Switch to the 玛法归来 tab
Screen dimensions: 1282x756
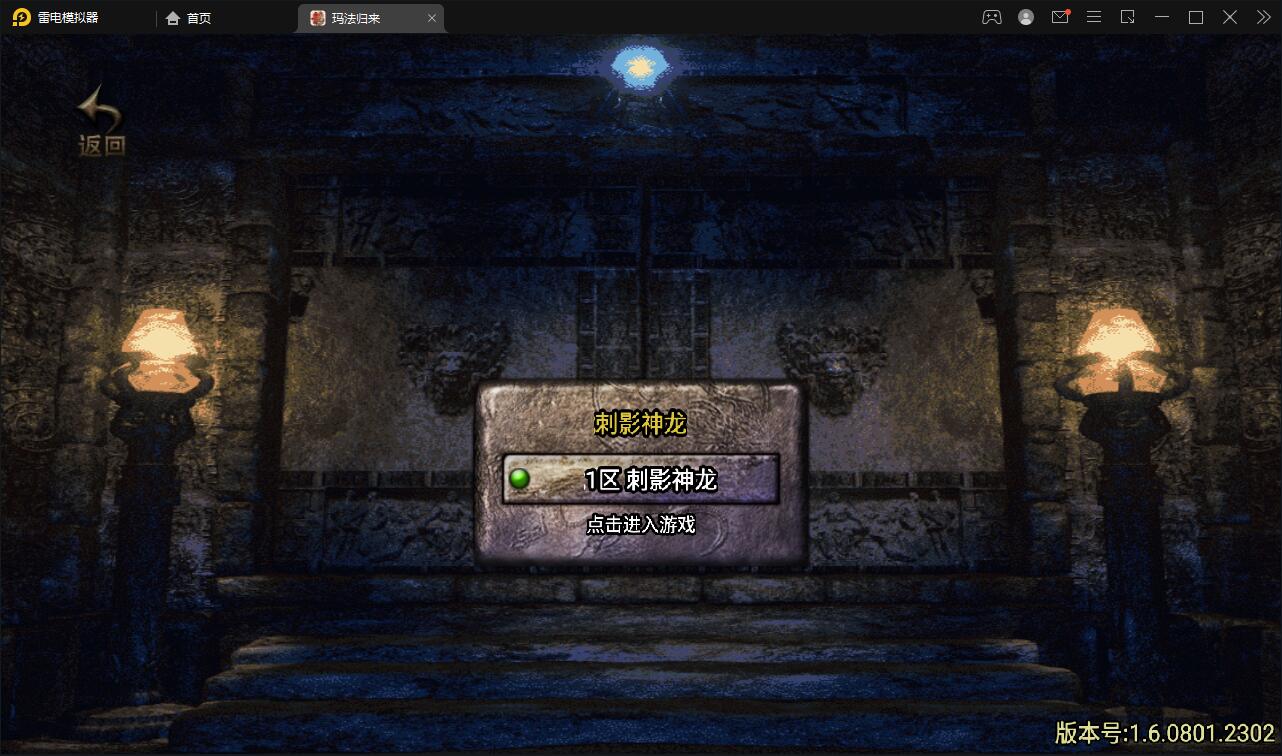point(357,17)
